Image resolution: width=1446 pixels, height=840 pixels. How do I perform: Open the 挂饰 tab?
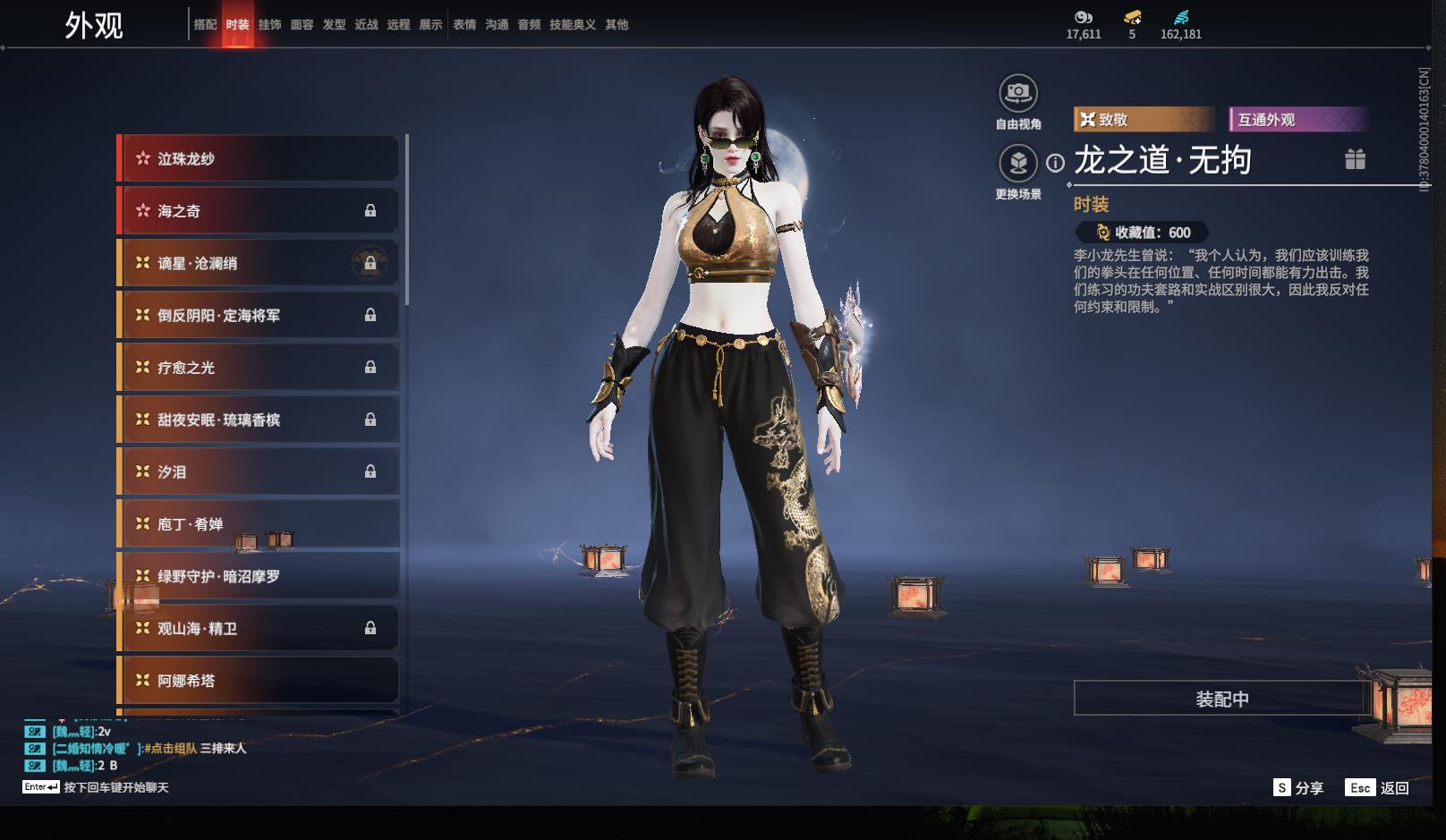[269, 24]
